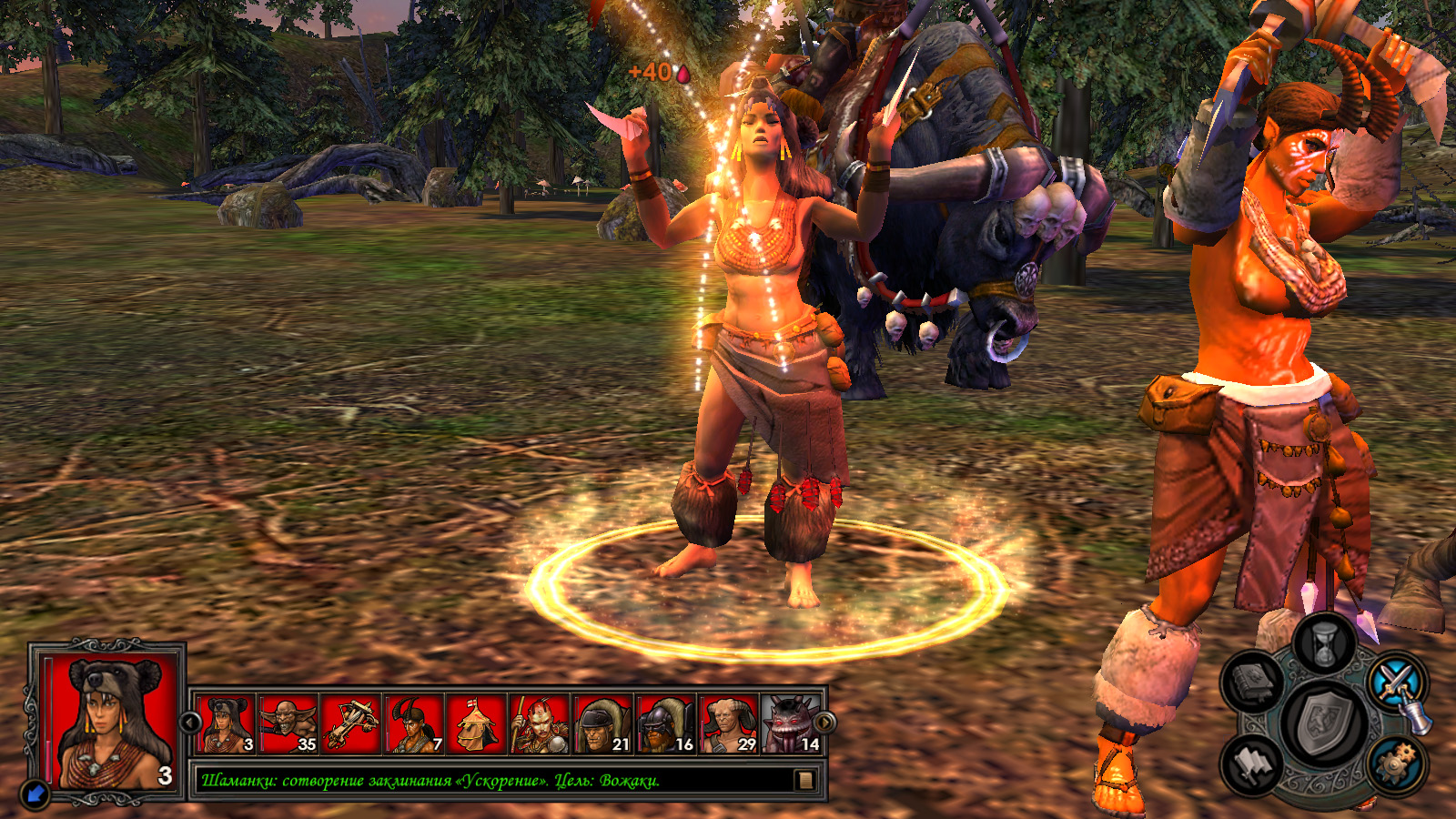Activate the shield Defend command
The height and width of the screenshot is (819, 1456).
coord(1325,725)
